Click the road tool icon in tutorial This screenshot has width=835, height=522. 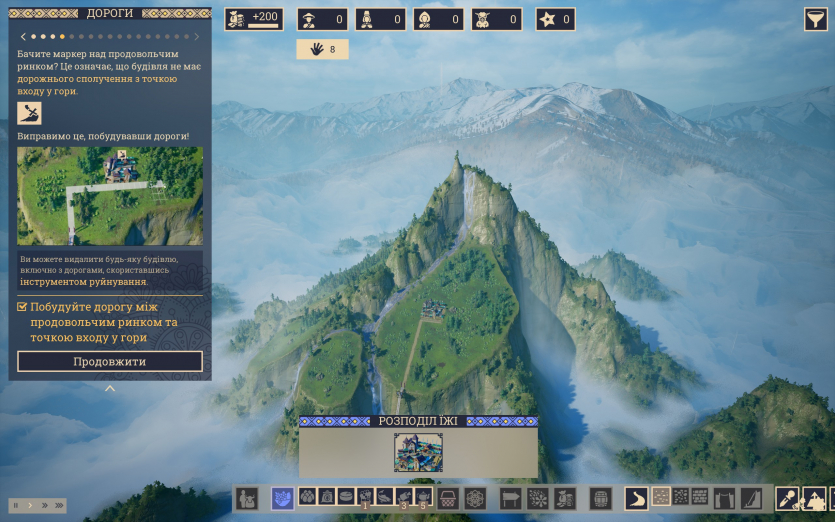point(29,113)
